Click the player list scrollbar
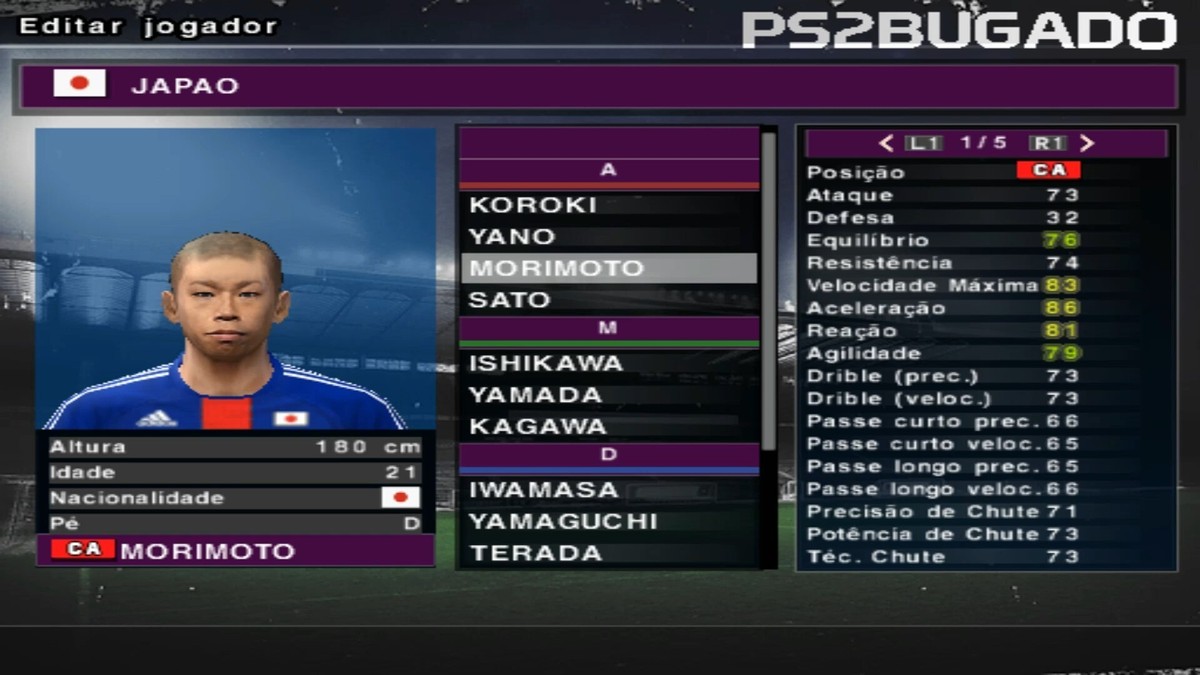Image resolution: width=1200 pixels, height=675 pixels. pos(769,290)
